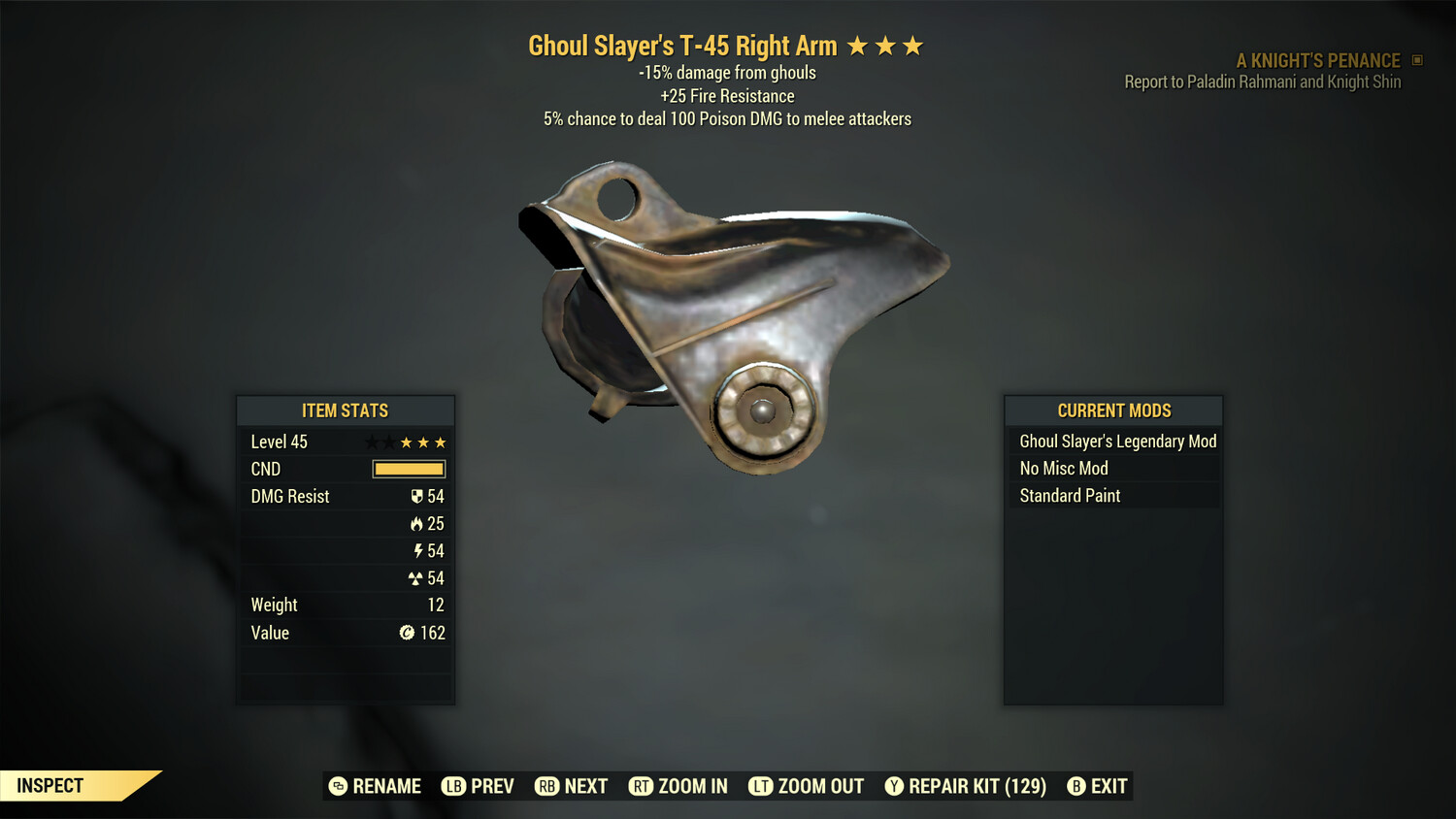Click the B Exit button icon
Screen dimensions: 1456x819
[x=1075, y=786]
